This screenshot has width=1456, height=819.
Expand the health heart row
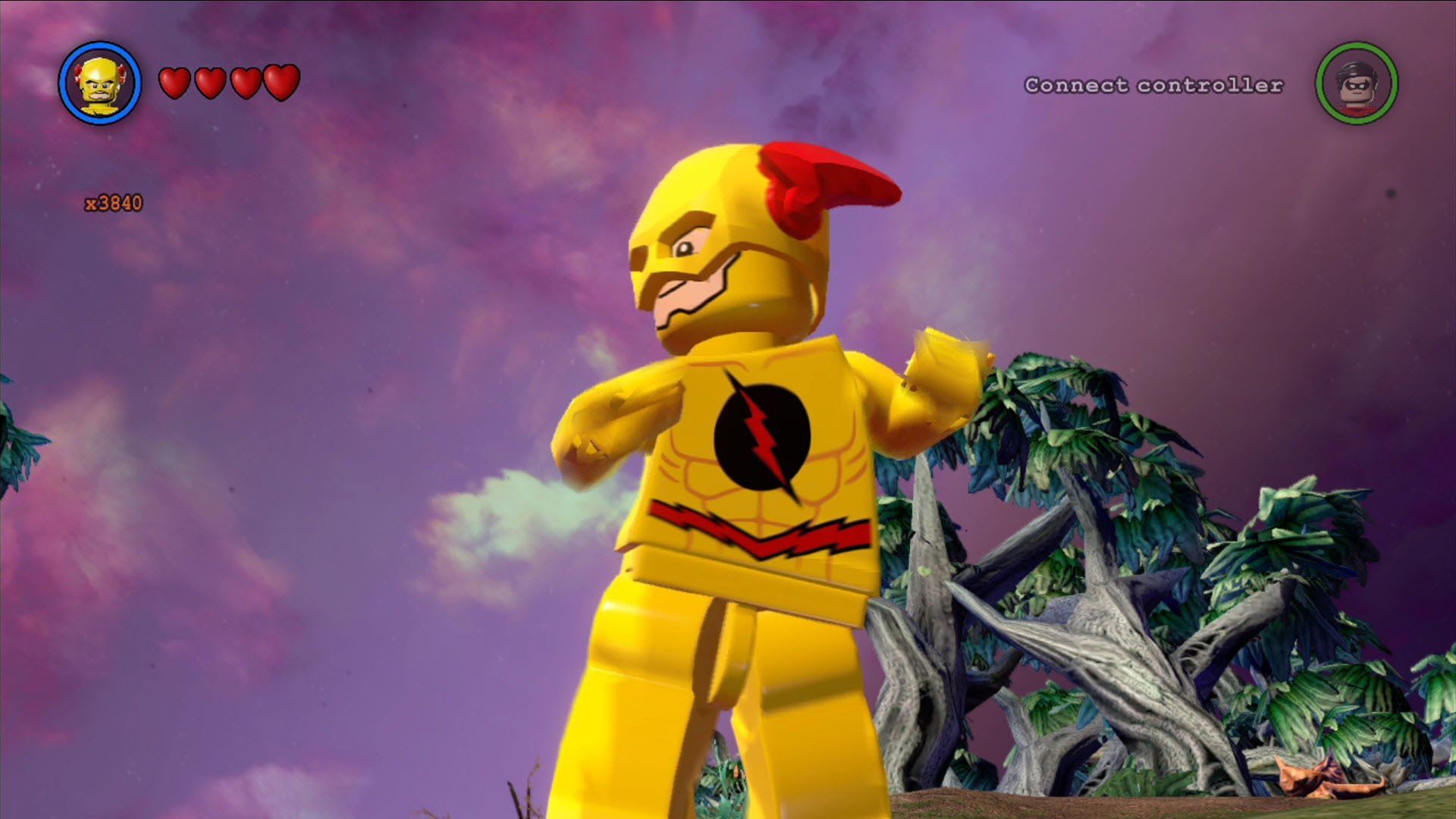point(227,82)
